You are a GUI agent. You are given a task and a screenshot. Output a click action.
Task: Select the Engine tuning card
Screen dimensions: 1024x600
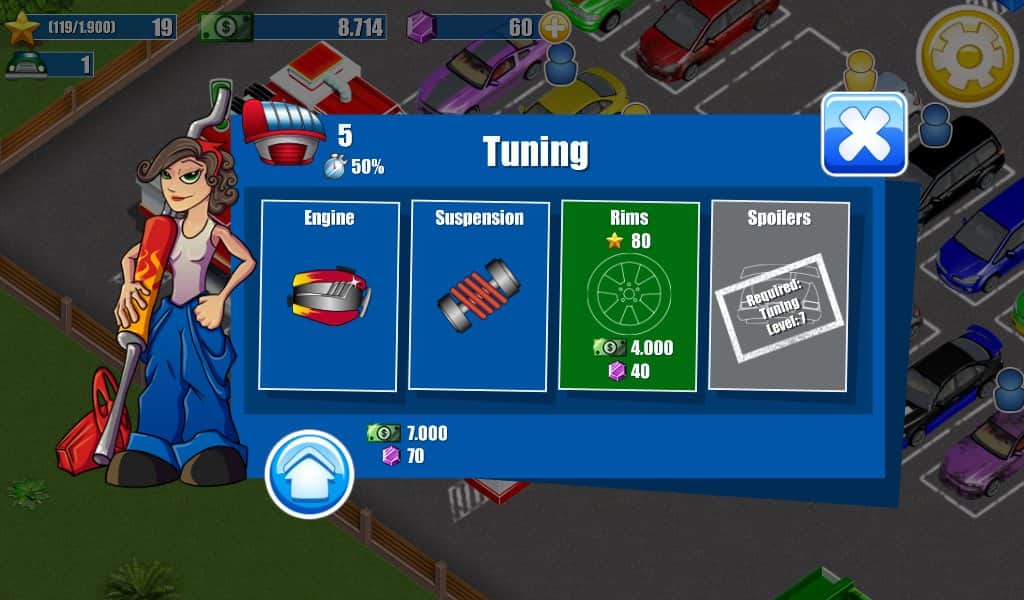click(329, 295)
